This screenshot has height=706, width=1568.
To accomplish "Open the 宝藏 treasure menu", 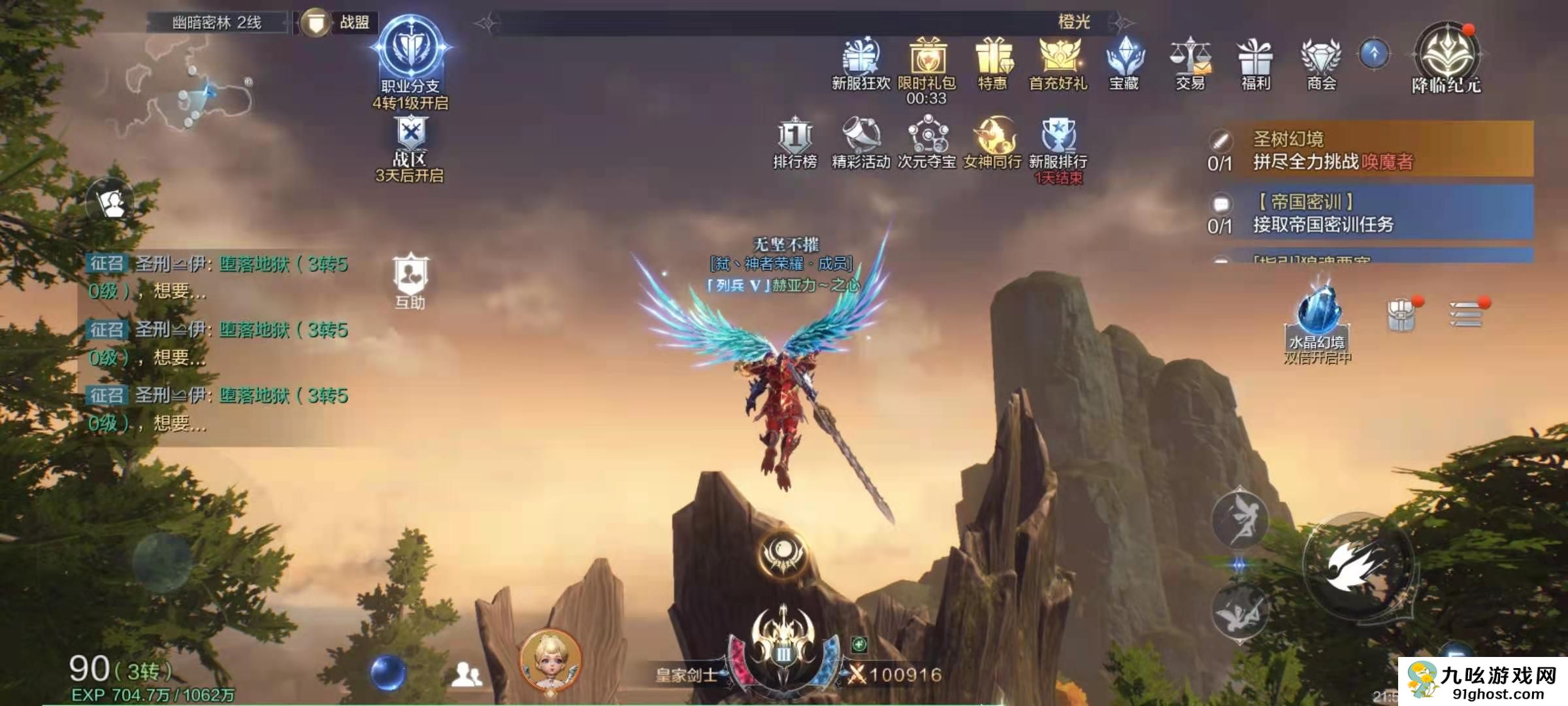I will coord(1124,58).
